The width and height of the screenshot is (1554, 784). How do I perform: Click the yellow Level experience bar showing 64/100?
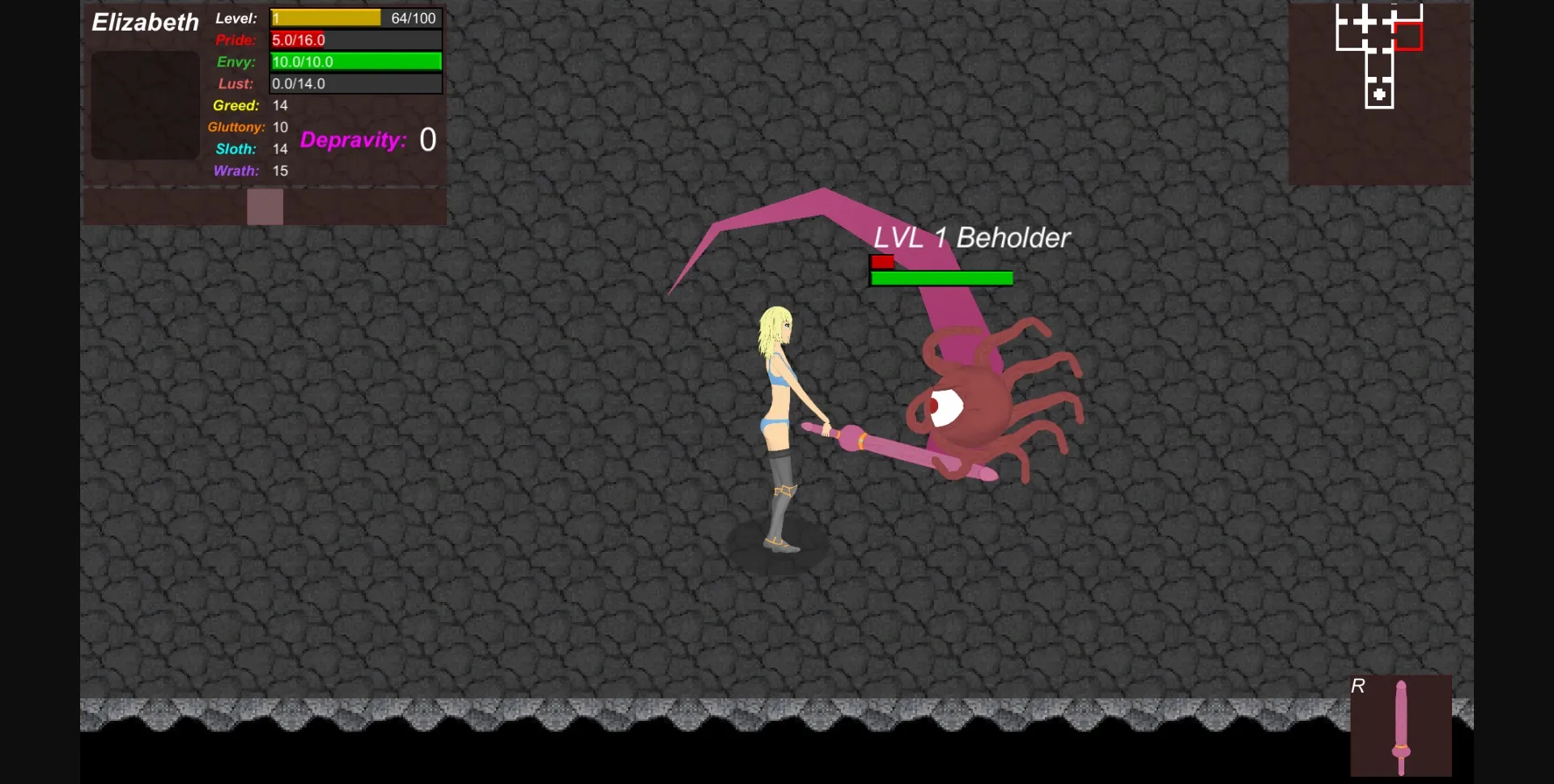click(325, 17)
